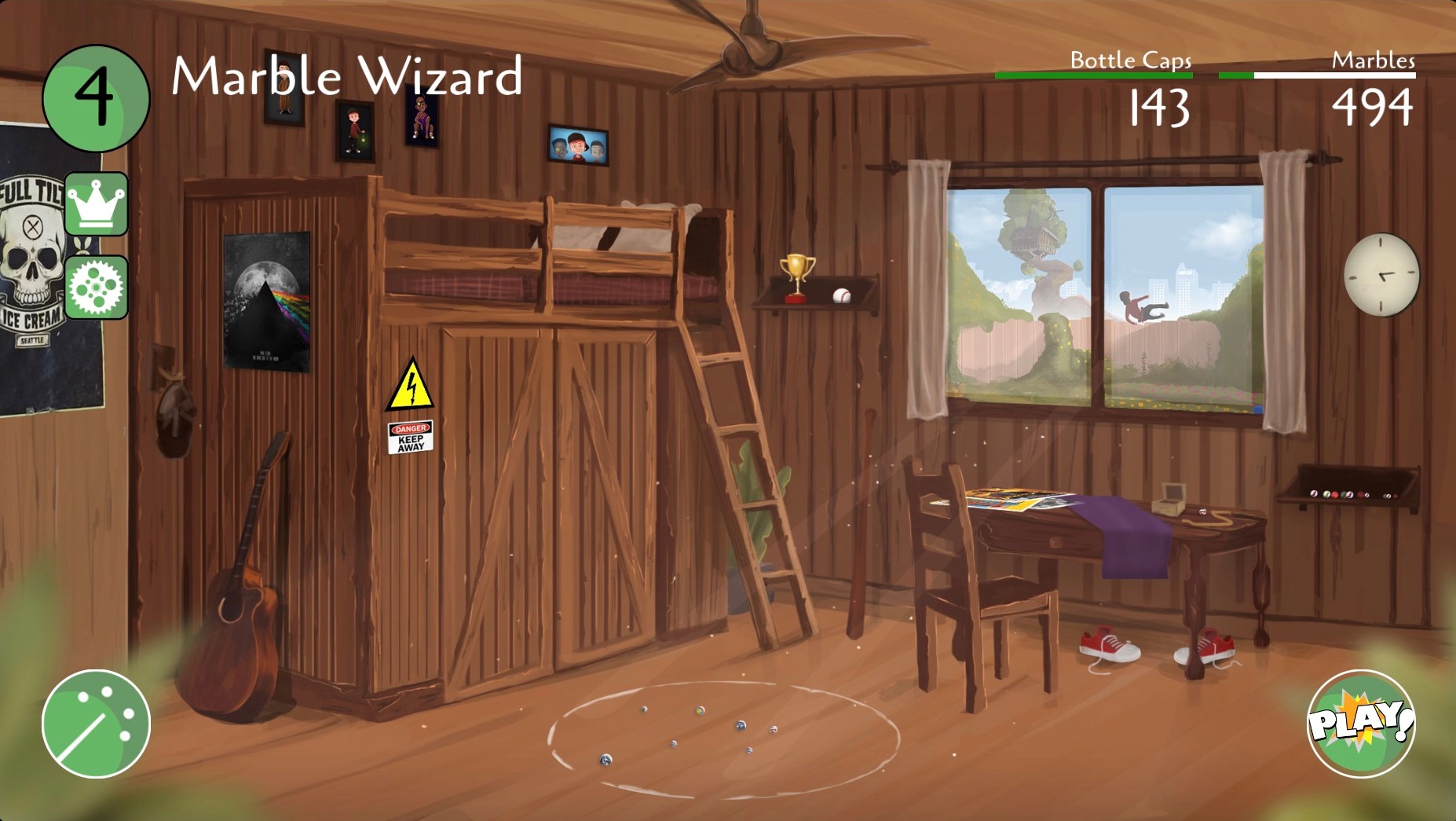The height and width of the screenshot is (821, 1456).
Task: Start a match with the PLAY! button
Action: (x=1361, y=724)
